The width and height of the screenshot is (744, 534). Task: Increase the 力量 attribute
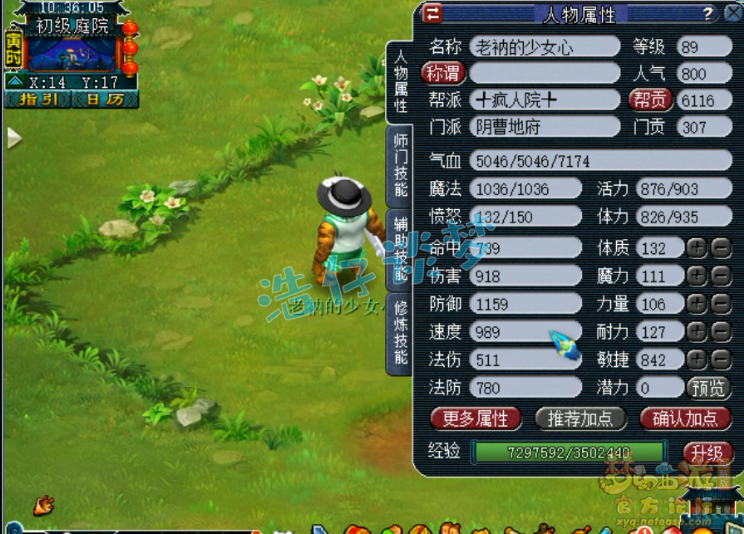click(x=697, y=304)
